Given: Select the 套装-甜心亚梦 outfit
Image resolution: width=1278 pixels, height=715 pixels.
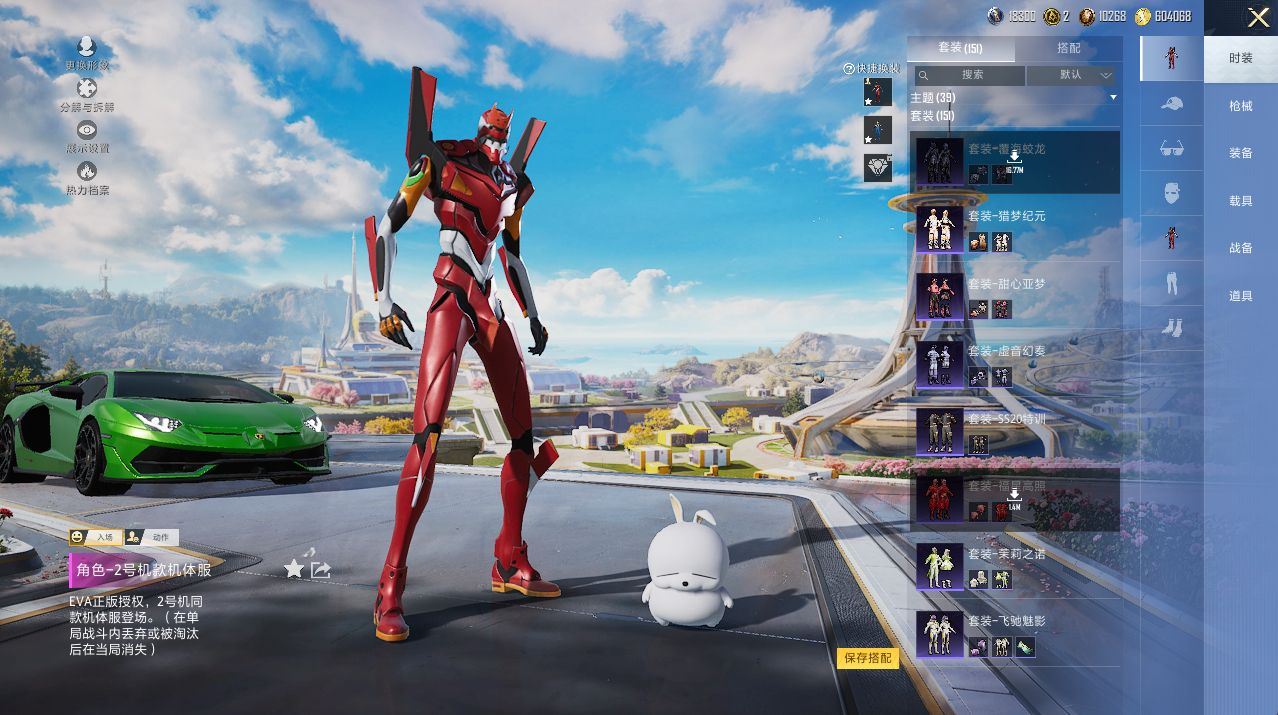Looking at the screenshot, I should 1015,297.
